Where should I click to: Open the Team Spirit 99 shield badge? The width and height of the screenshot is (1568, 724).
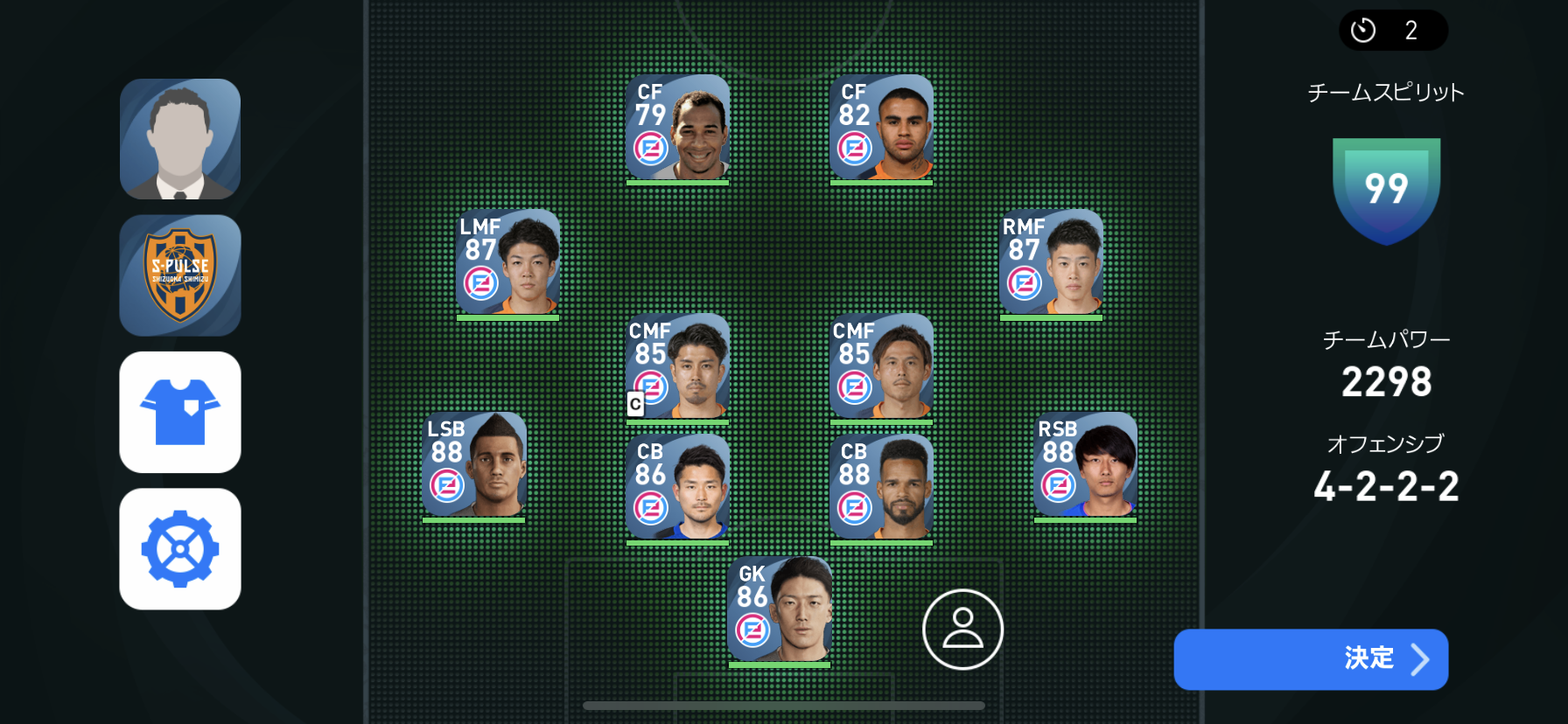click(x=1386, y=190)
